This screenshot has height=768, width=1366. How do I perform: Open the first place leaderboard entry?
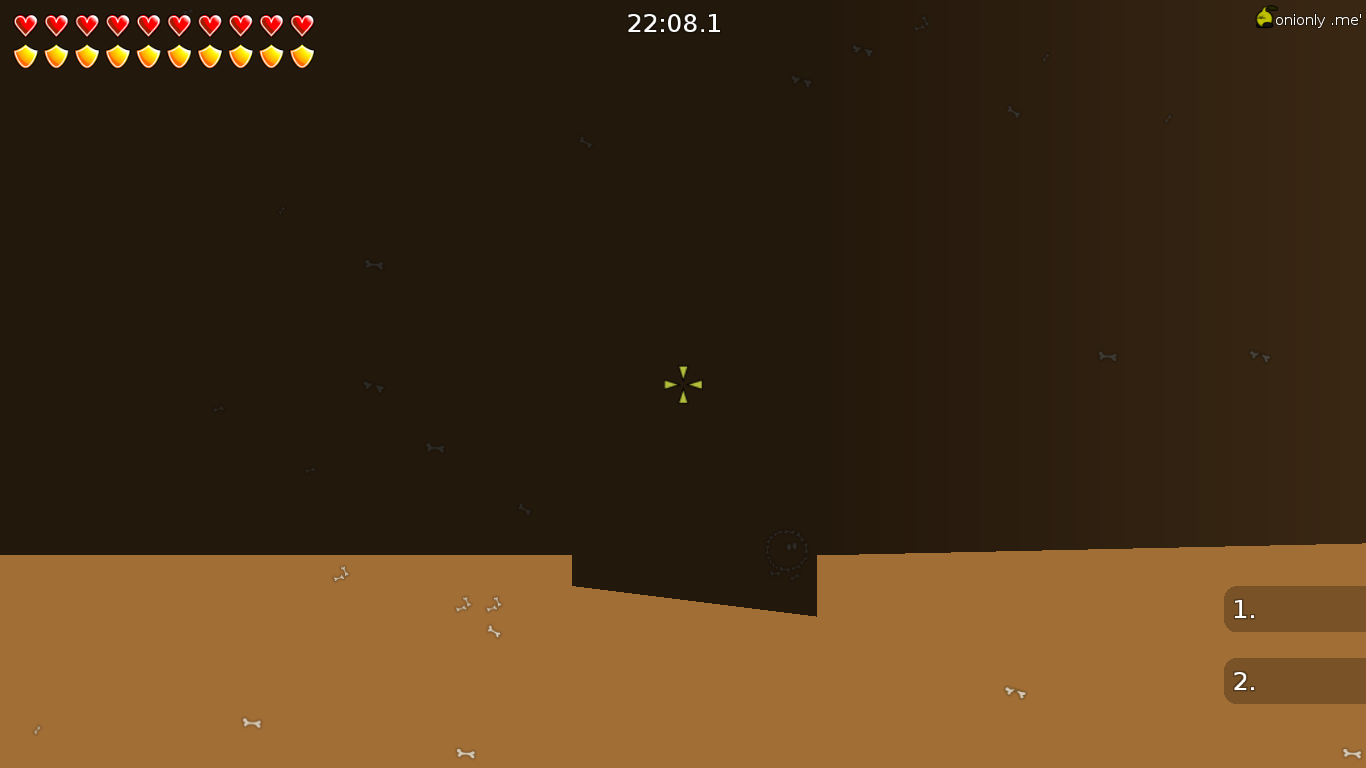1294,610
